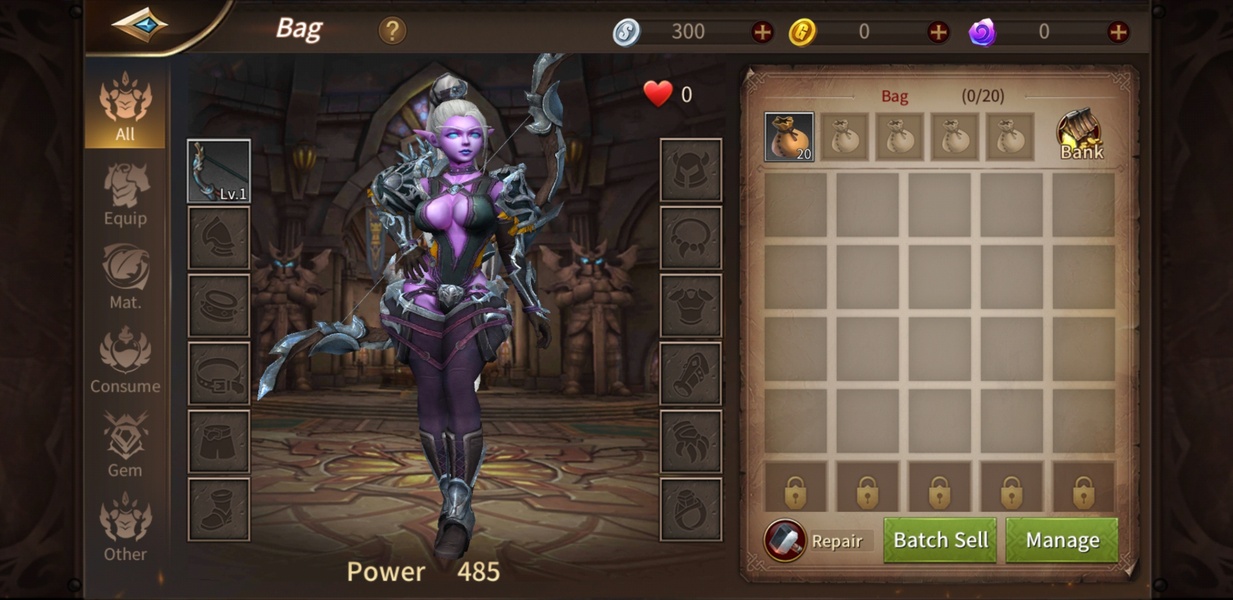Open the Bag help question mark

coord(392,30)
